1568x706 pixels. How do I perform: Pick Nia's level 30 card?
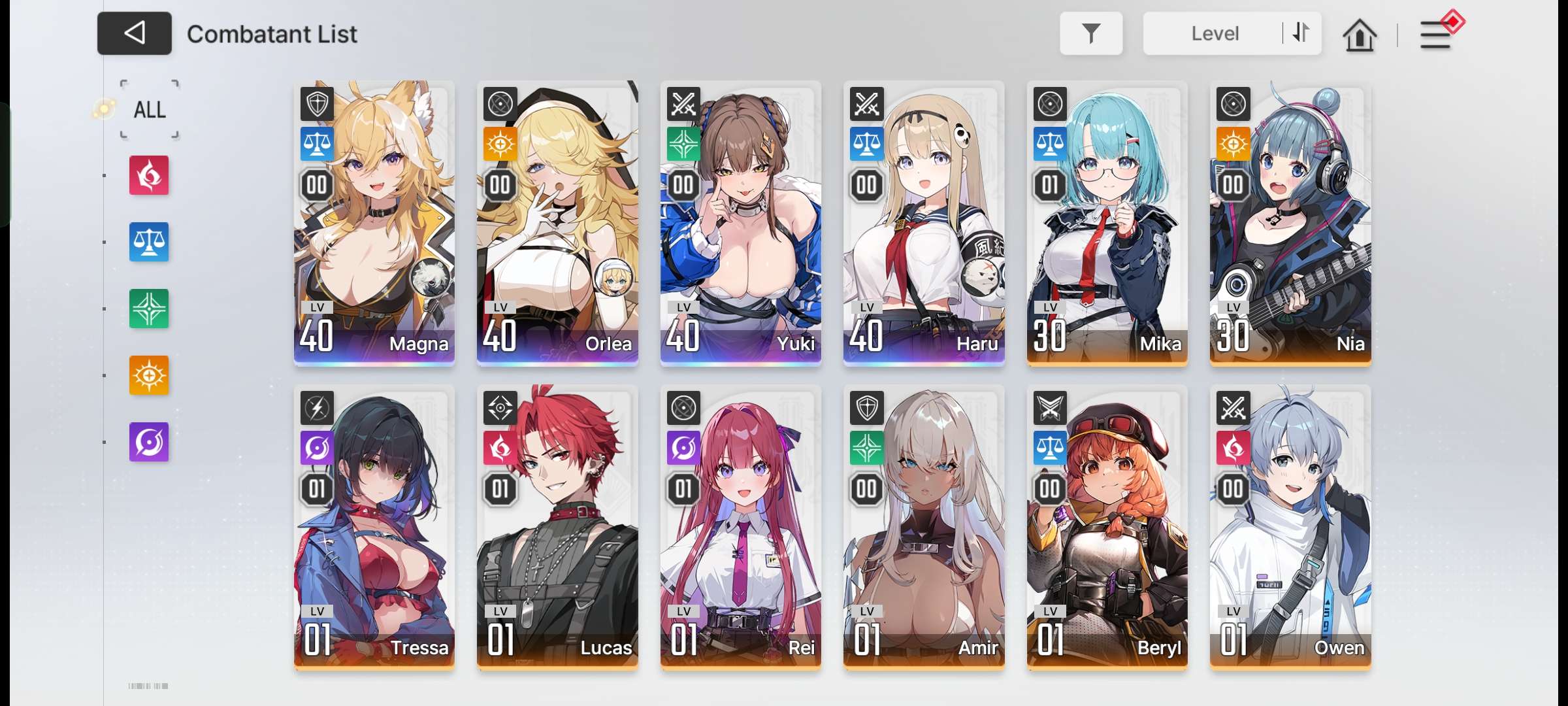(x=1290, y=222)
